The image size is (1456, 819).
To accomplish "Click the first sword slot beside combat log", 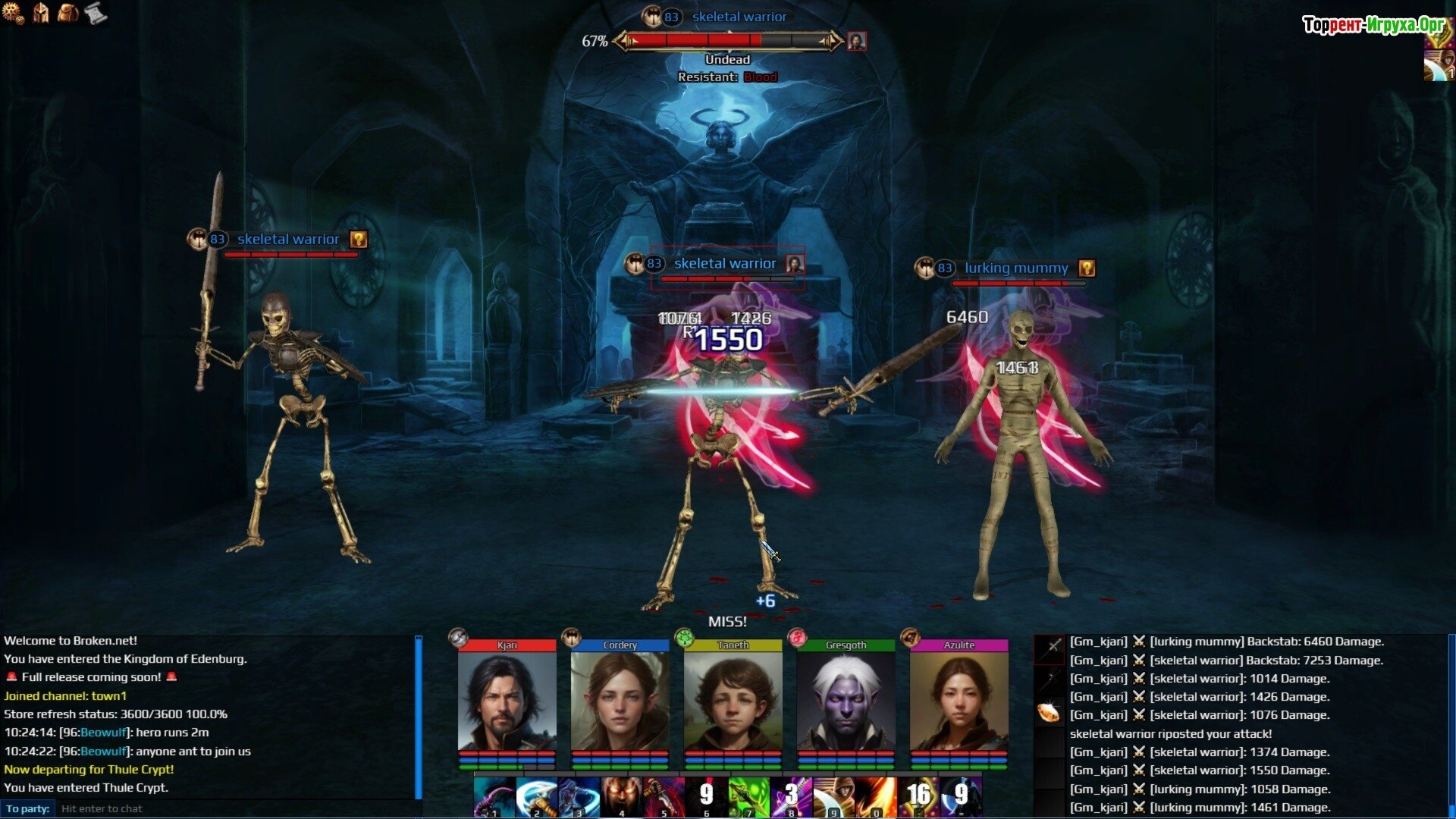I will click(1050, 647).
